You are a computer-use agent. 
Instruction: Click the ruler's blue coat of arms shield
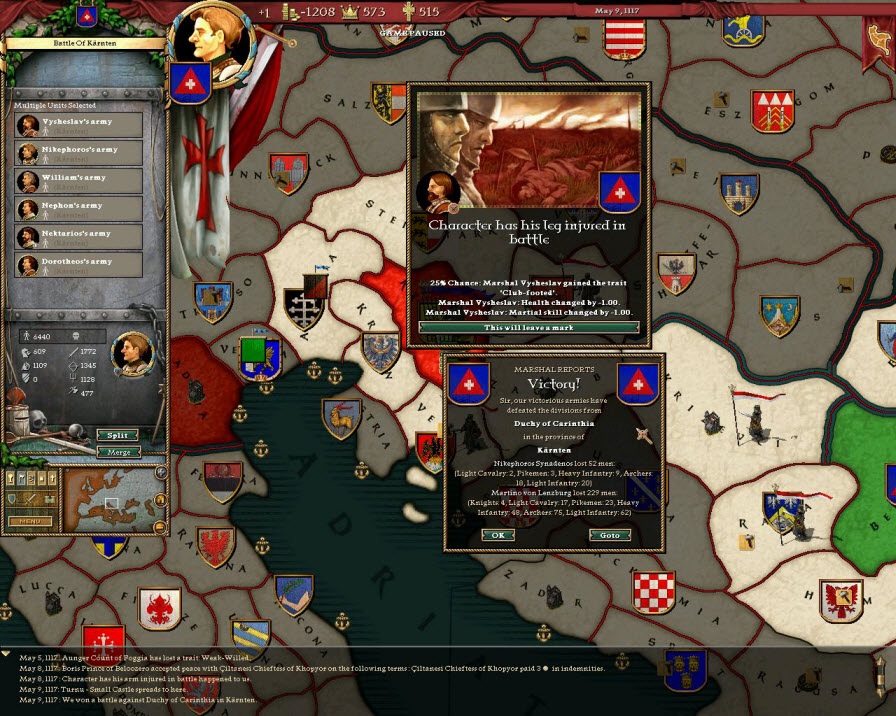pyautogui.click(x=188, y=83)
